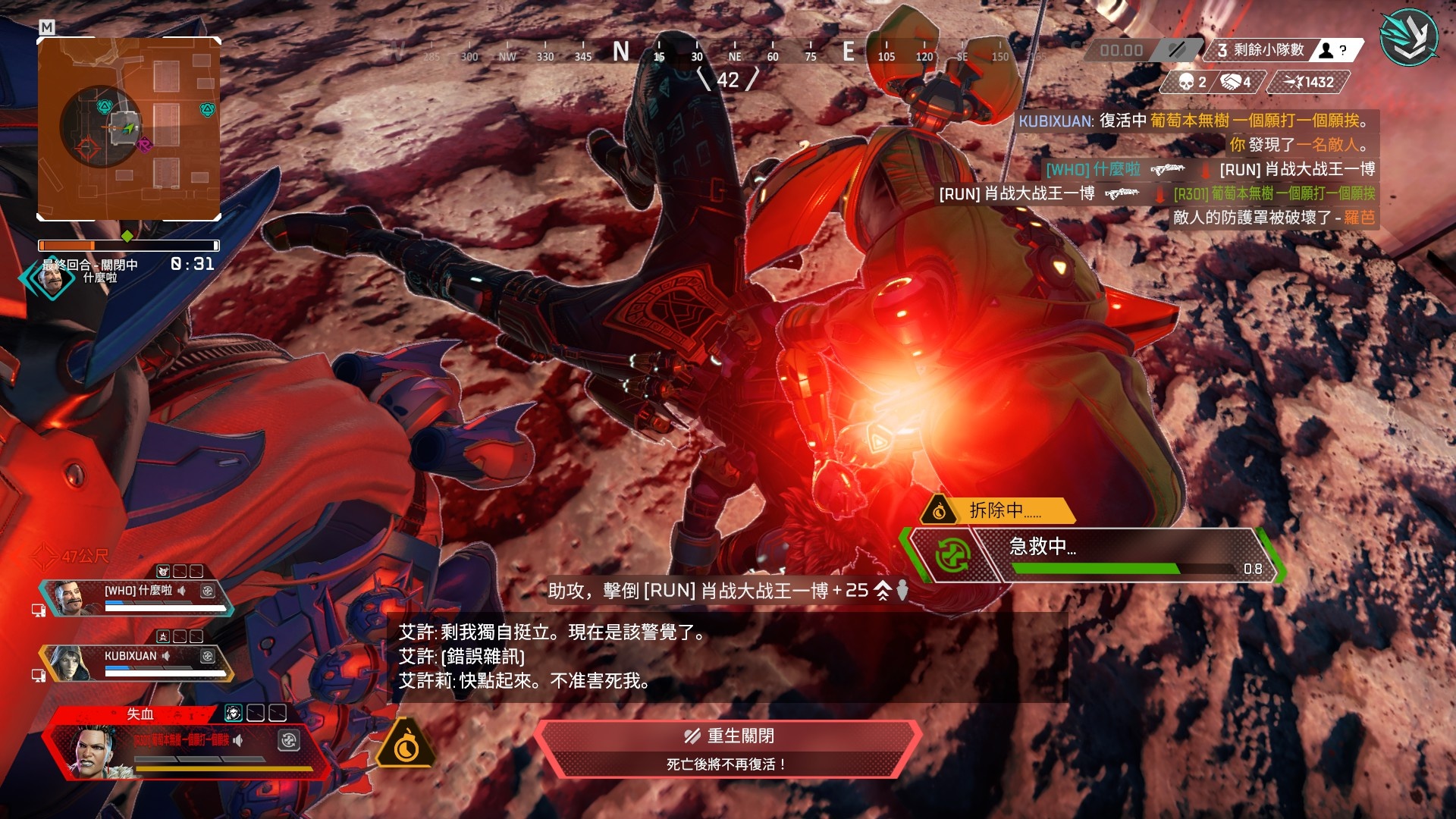
Task: Open the minimap
Action: (129, 129)
